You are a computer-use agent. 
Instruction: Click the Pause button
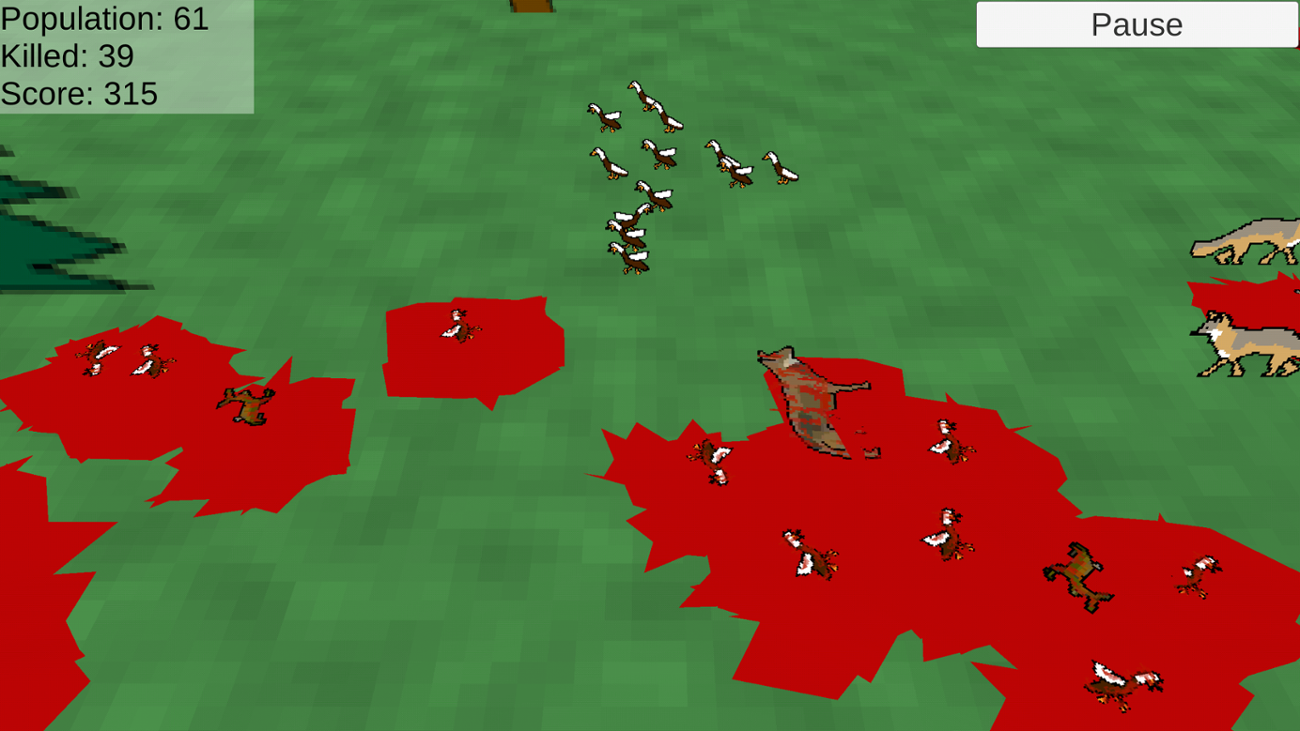(1137, 24)
